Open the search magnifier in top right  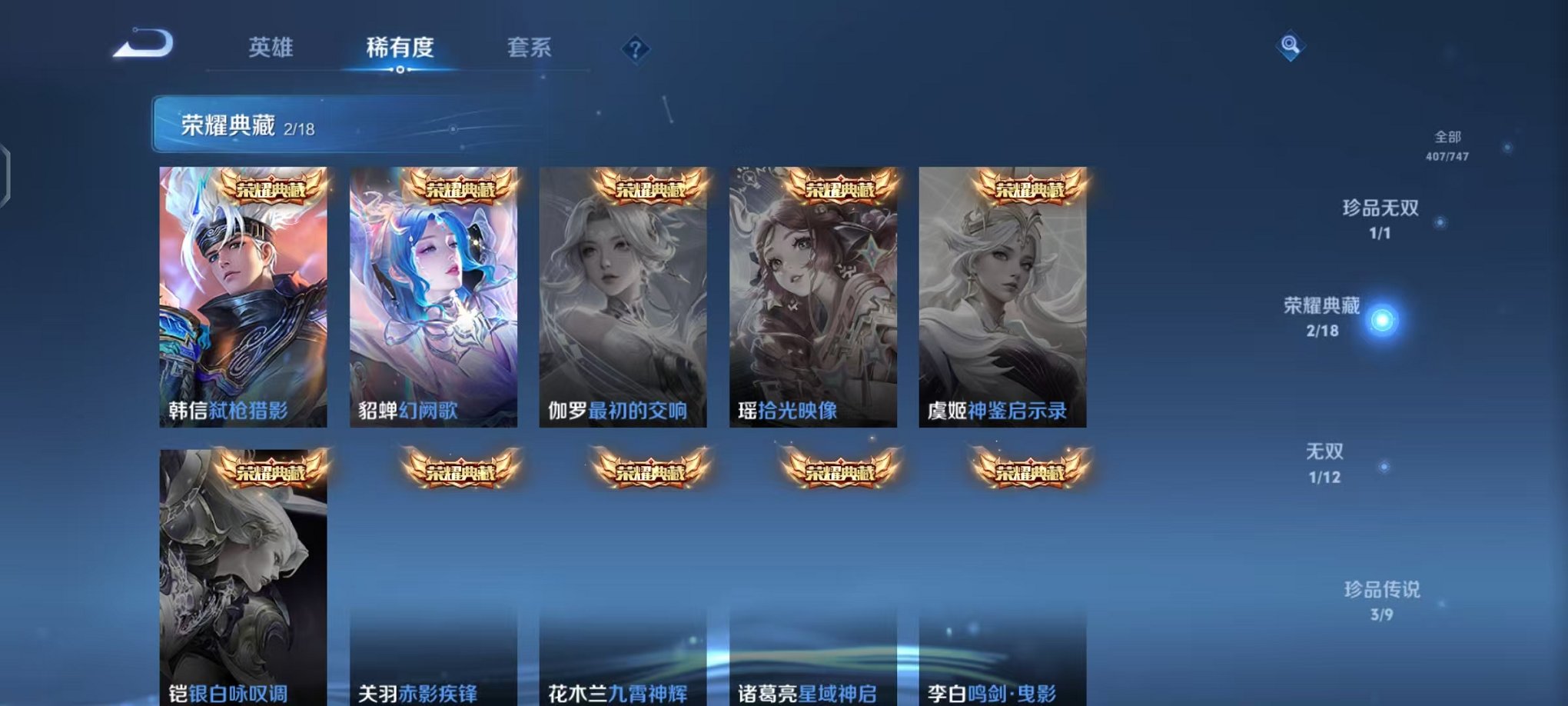tap(1291, 46)
